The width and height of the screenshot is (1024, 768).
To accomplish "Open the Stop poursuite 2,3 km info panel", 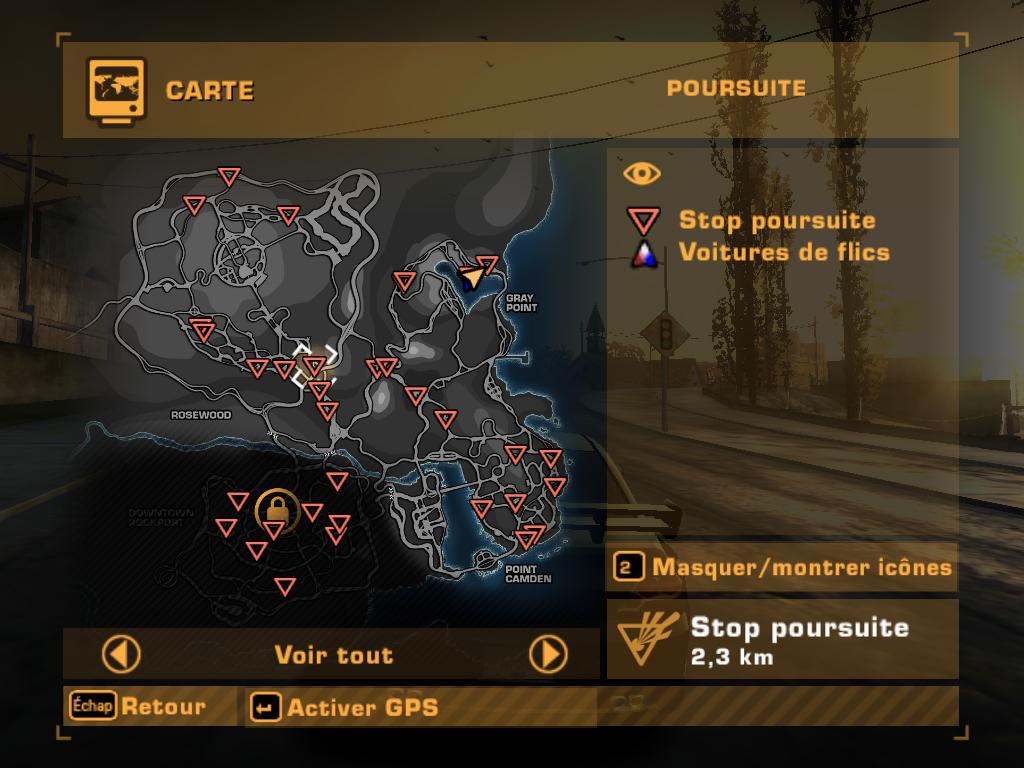I will 782,640.
